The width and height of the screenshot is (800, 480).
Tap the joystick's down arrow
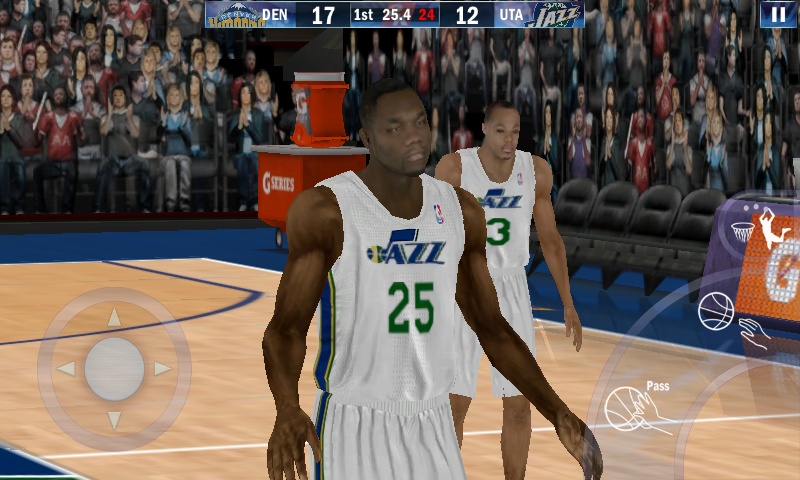(x=114, y=419)
